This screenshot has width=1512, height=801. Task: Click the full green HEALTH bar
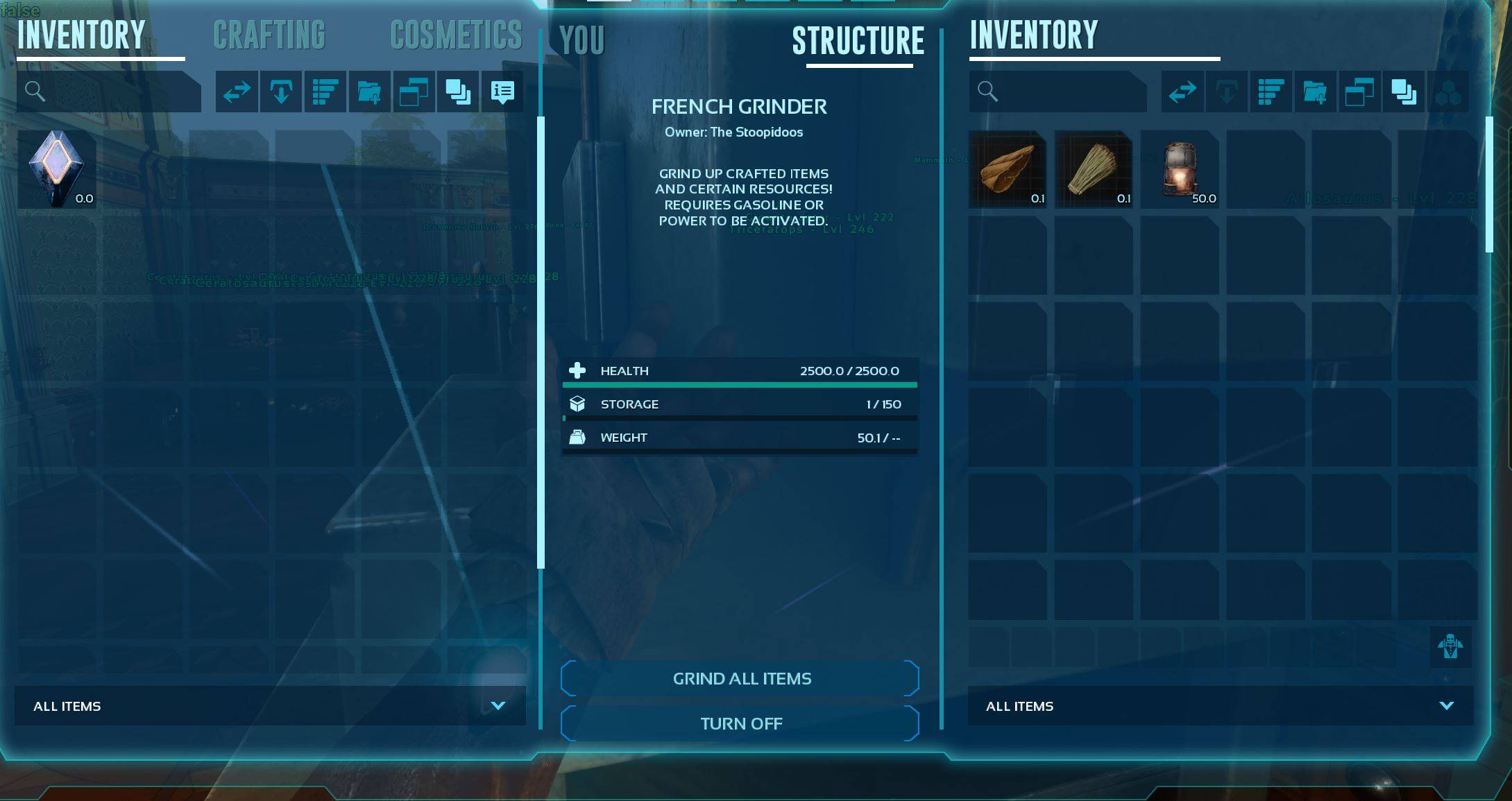pos(740,384)
